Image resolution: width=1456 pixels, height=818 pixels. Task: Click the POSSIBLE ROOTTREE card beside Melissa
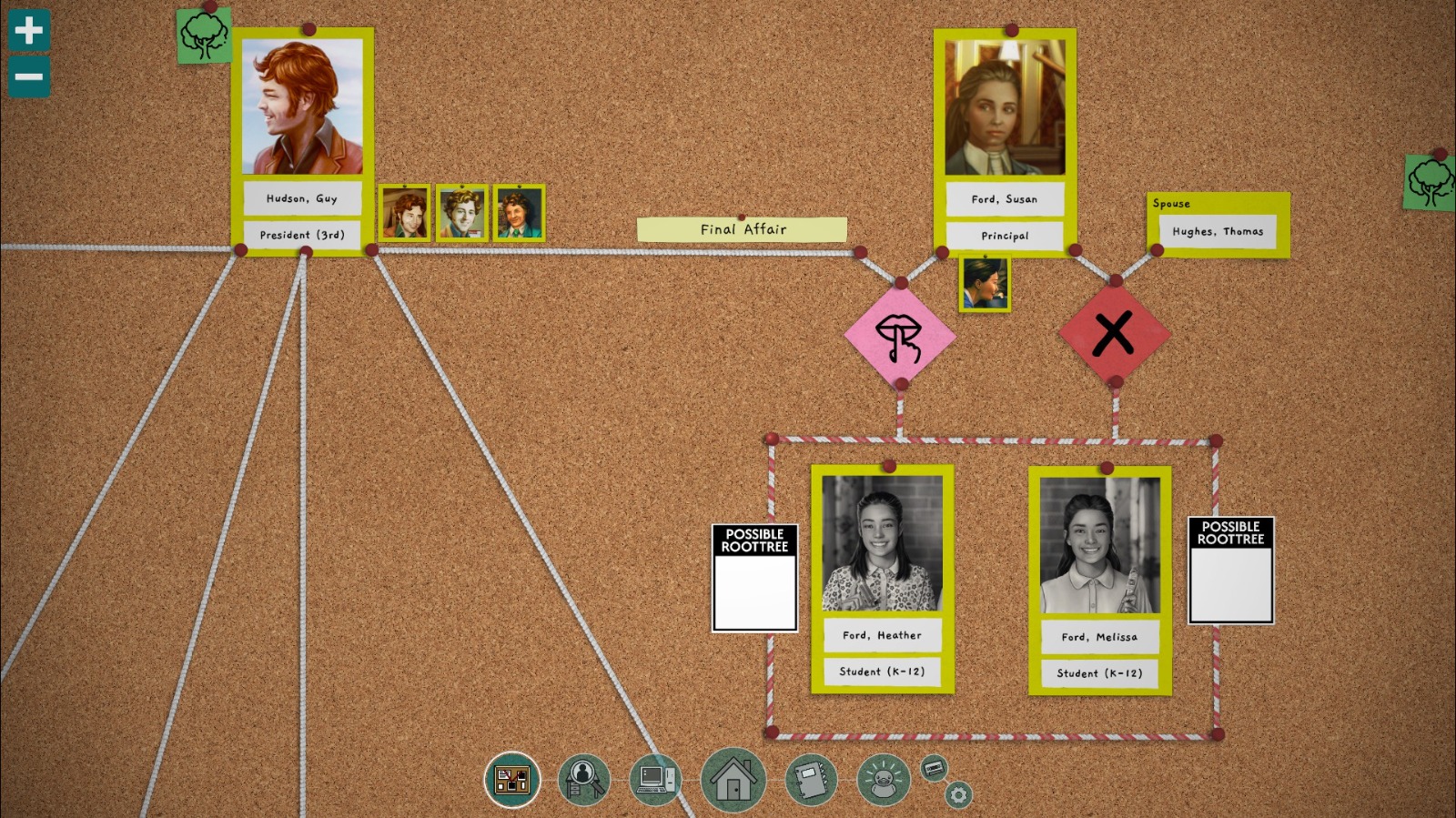point(1230,571)
